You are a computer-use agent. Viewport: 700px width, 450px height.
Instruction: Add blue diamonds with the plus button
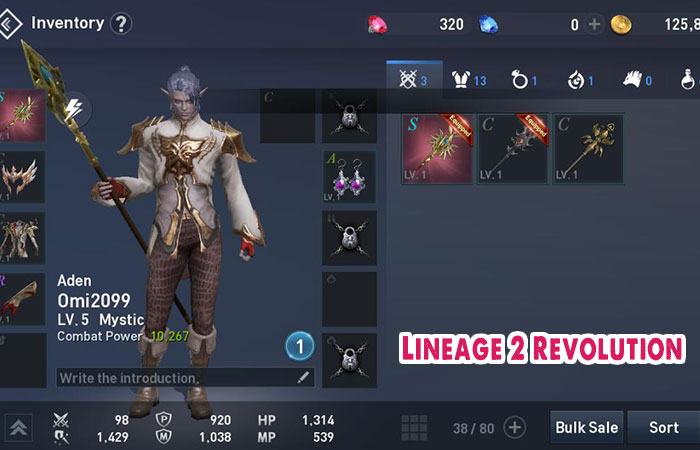click(594, 24)
